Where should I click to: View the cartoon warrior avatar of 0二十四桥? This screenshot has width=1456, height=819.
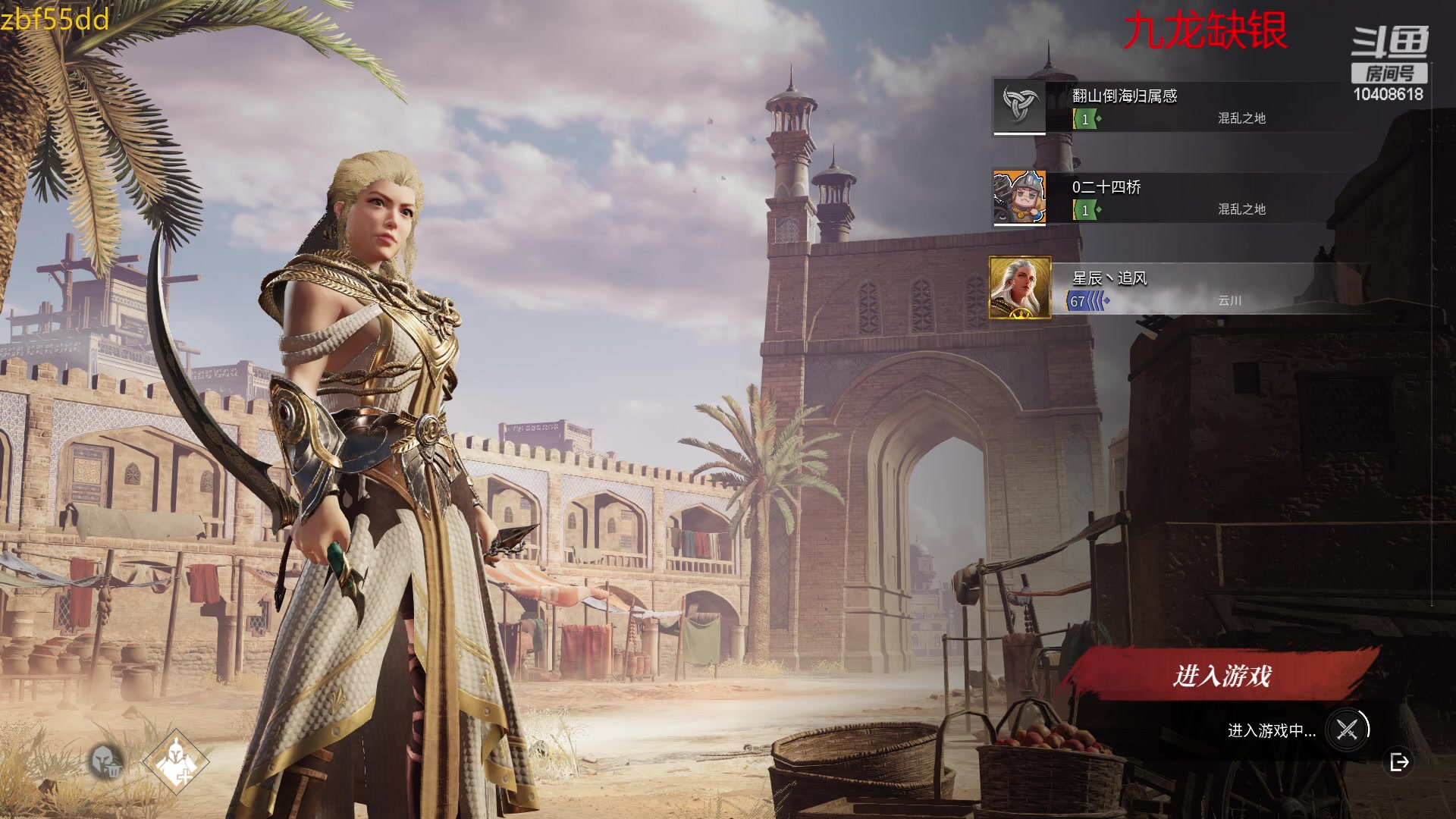pos(1020,197)
